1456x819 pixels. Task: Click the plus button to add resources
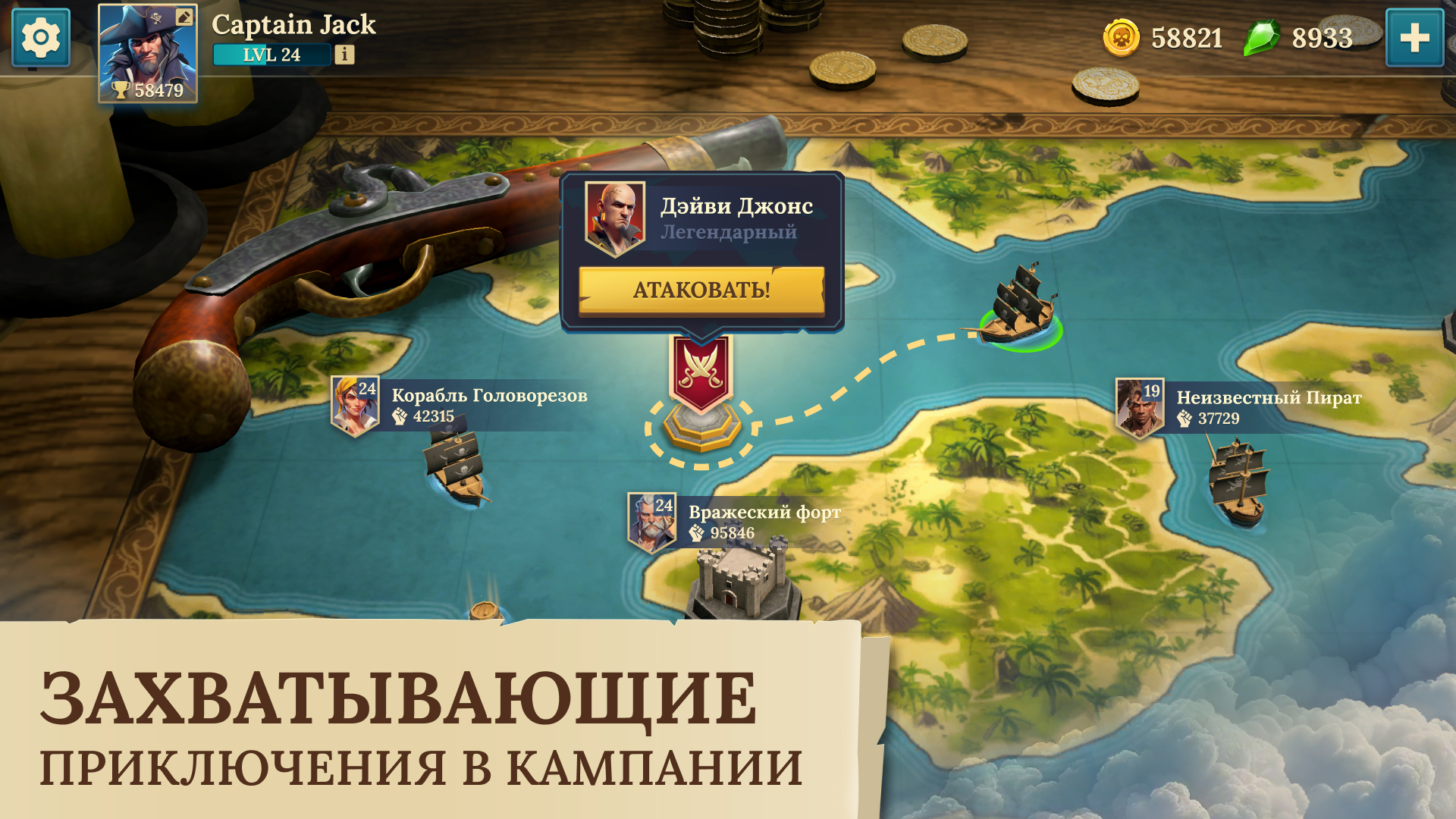click(x=1415, y=36)
